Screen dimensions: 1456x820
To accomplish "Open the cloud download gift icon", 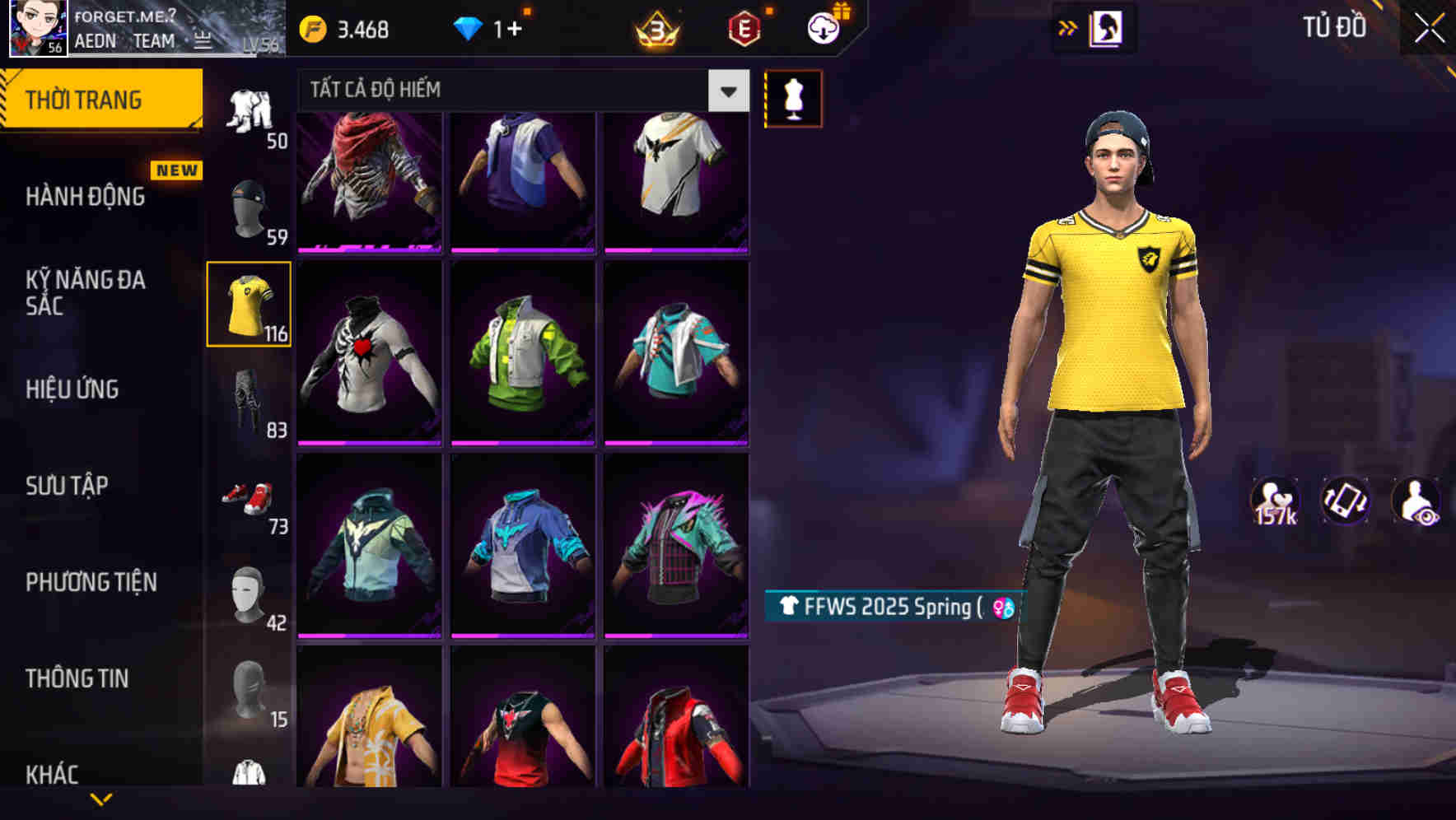I will point(819,25).
